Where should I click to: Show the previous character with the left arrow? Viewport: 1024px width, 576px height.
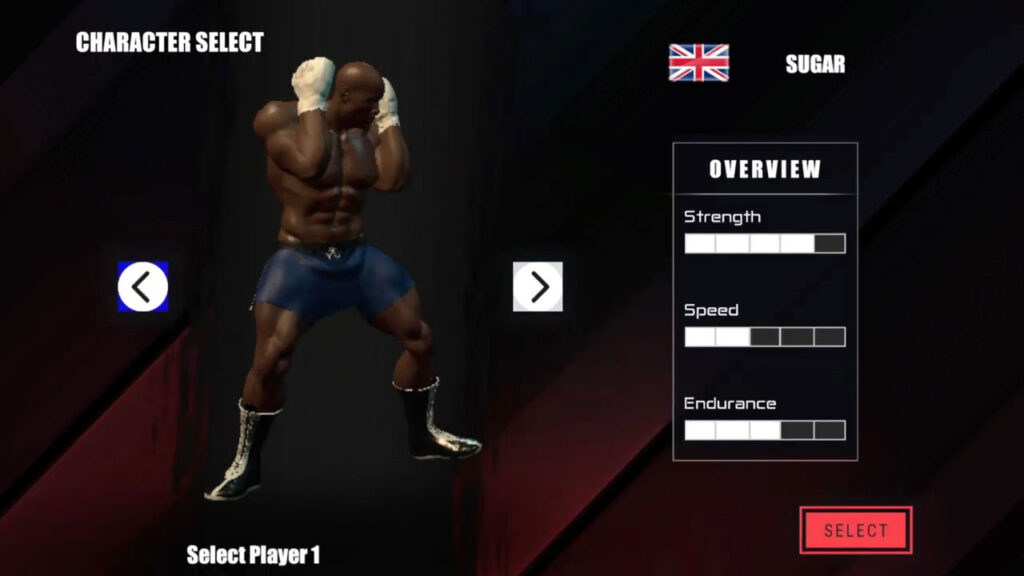pos(143,287)
